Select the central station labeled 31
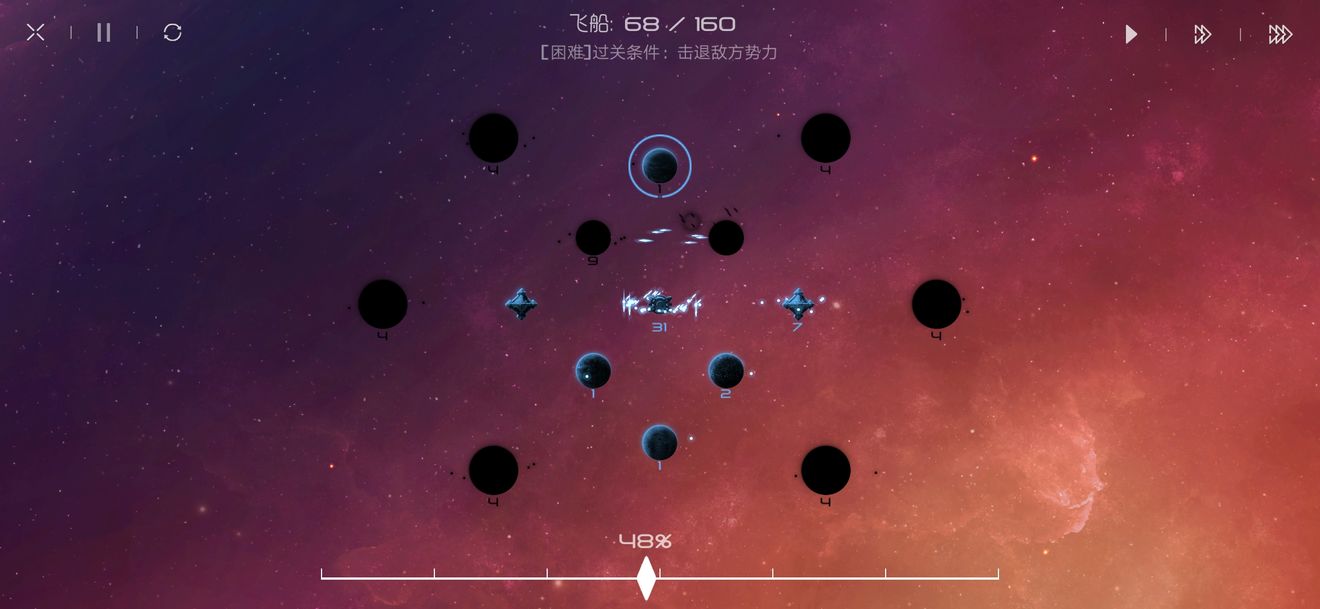Image resolution: width=1320 pixels, height=609 pixels. (x=659, y=302)
